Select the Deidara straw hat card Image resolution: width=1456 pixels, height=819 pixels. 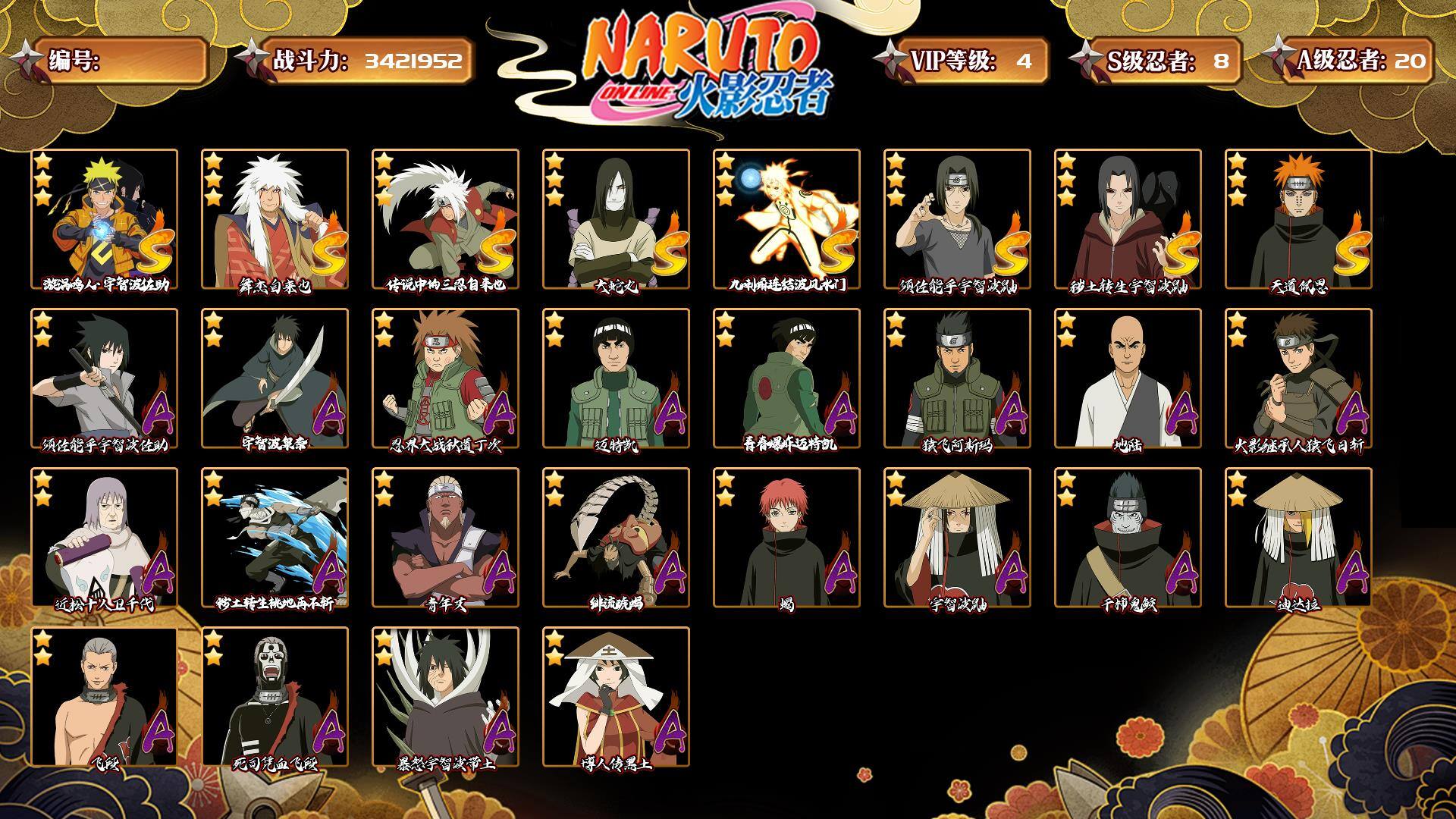click(1298, 538)
